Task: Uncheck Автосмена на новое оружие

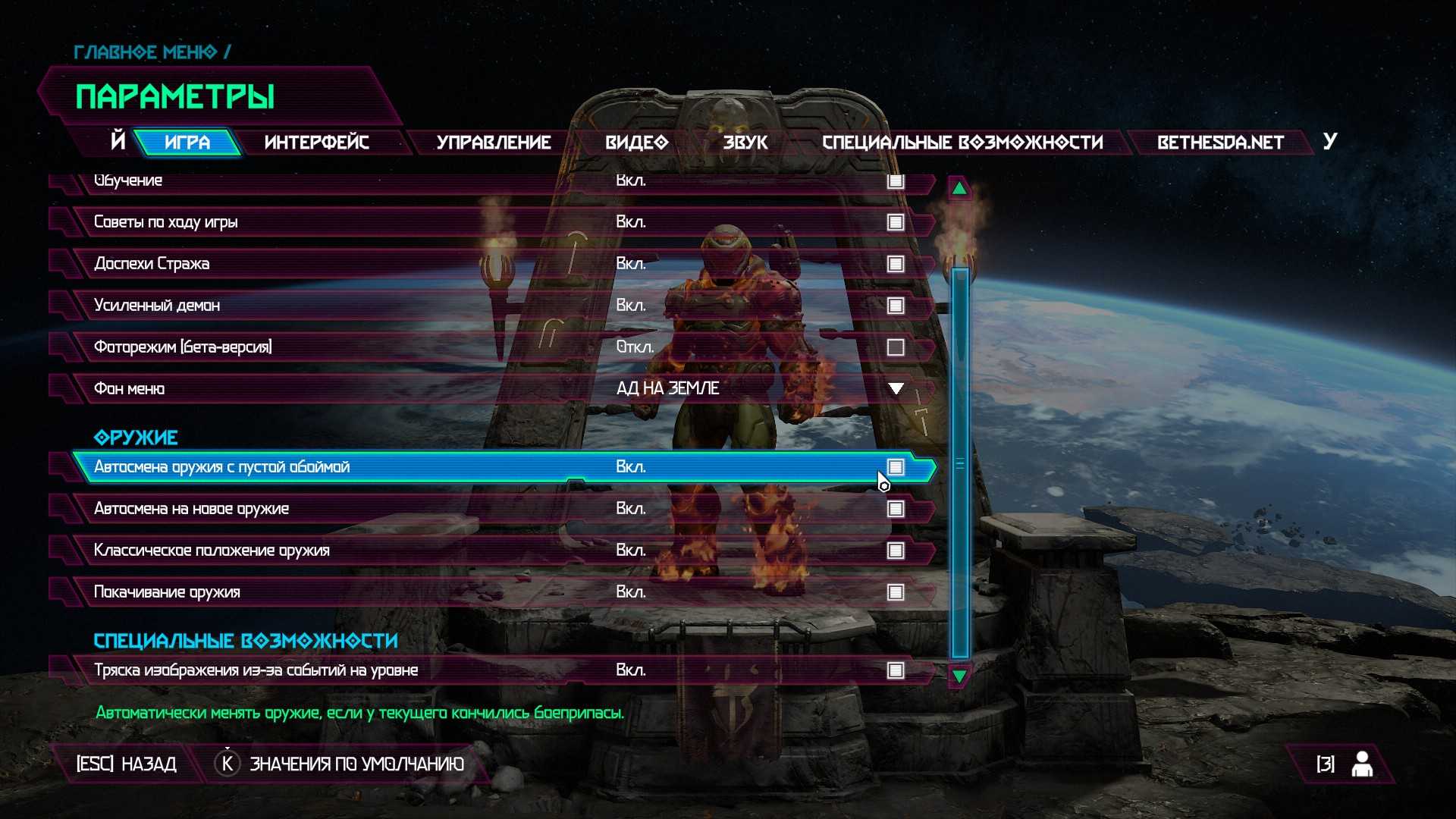Action: (896, 509)
